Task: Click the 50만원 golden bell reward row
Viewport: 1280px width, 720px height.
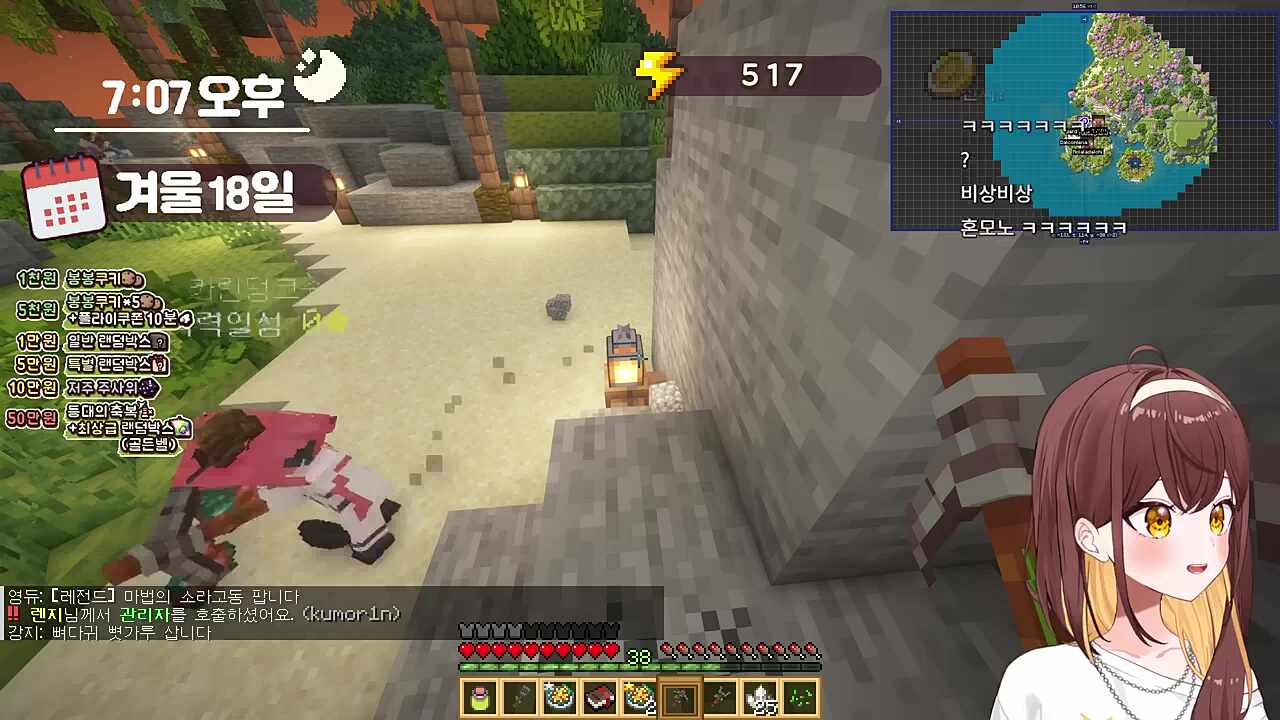Action: click(x=100, y=426)
